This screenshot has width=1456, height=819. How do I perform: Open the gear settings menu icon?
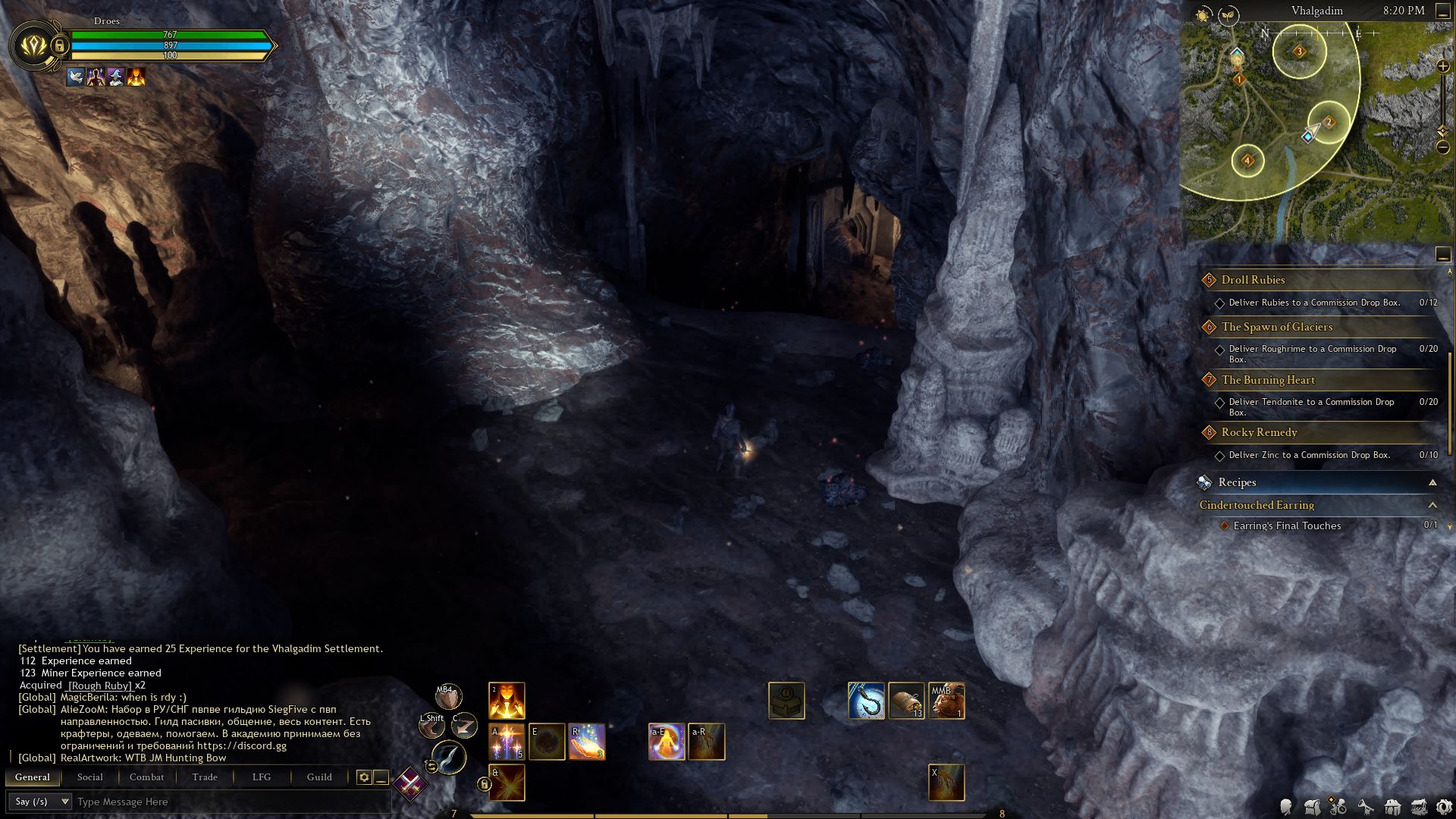click(x=1444, y=807)
